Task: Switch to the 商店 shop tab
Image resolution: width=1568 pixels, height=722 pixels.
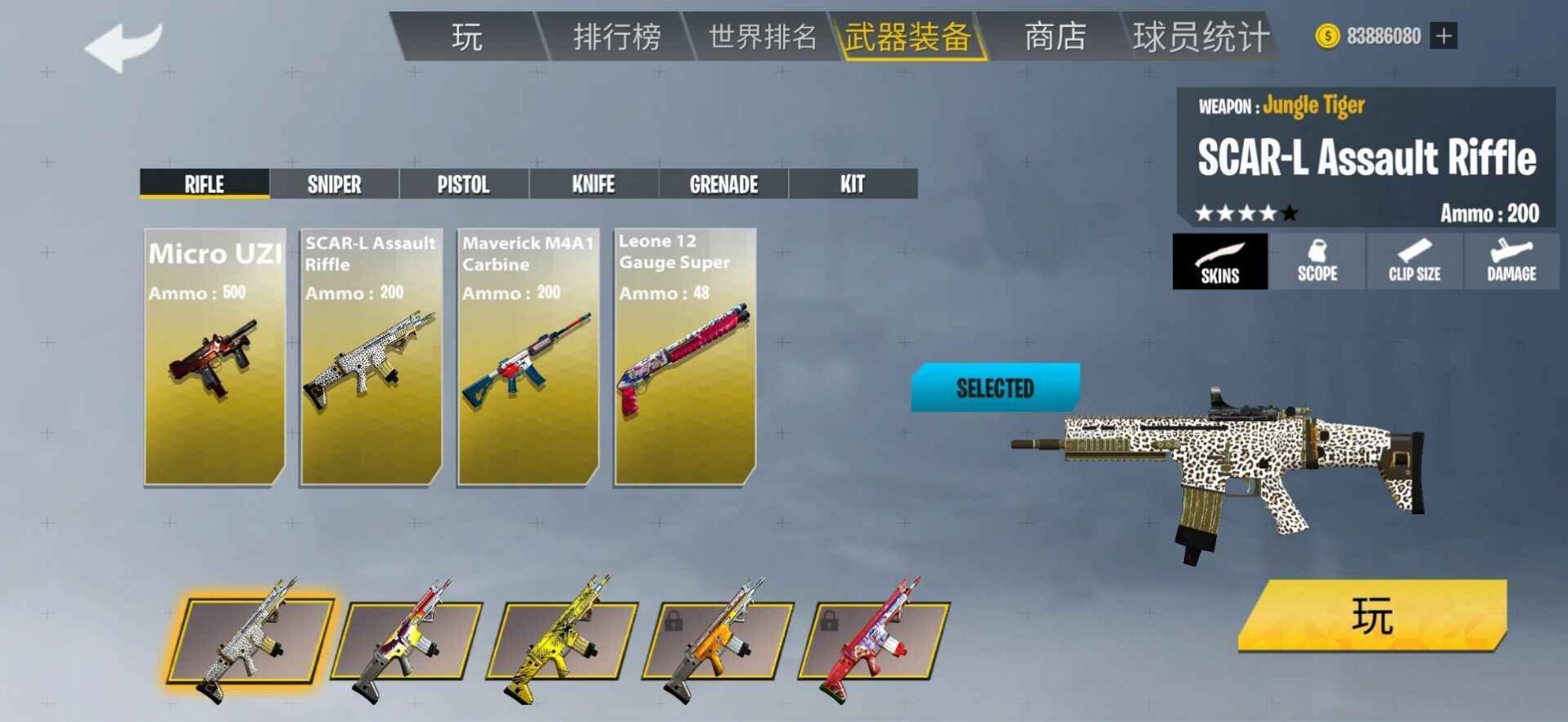Action: (1055, 35)
